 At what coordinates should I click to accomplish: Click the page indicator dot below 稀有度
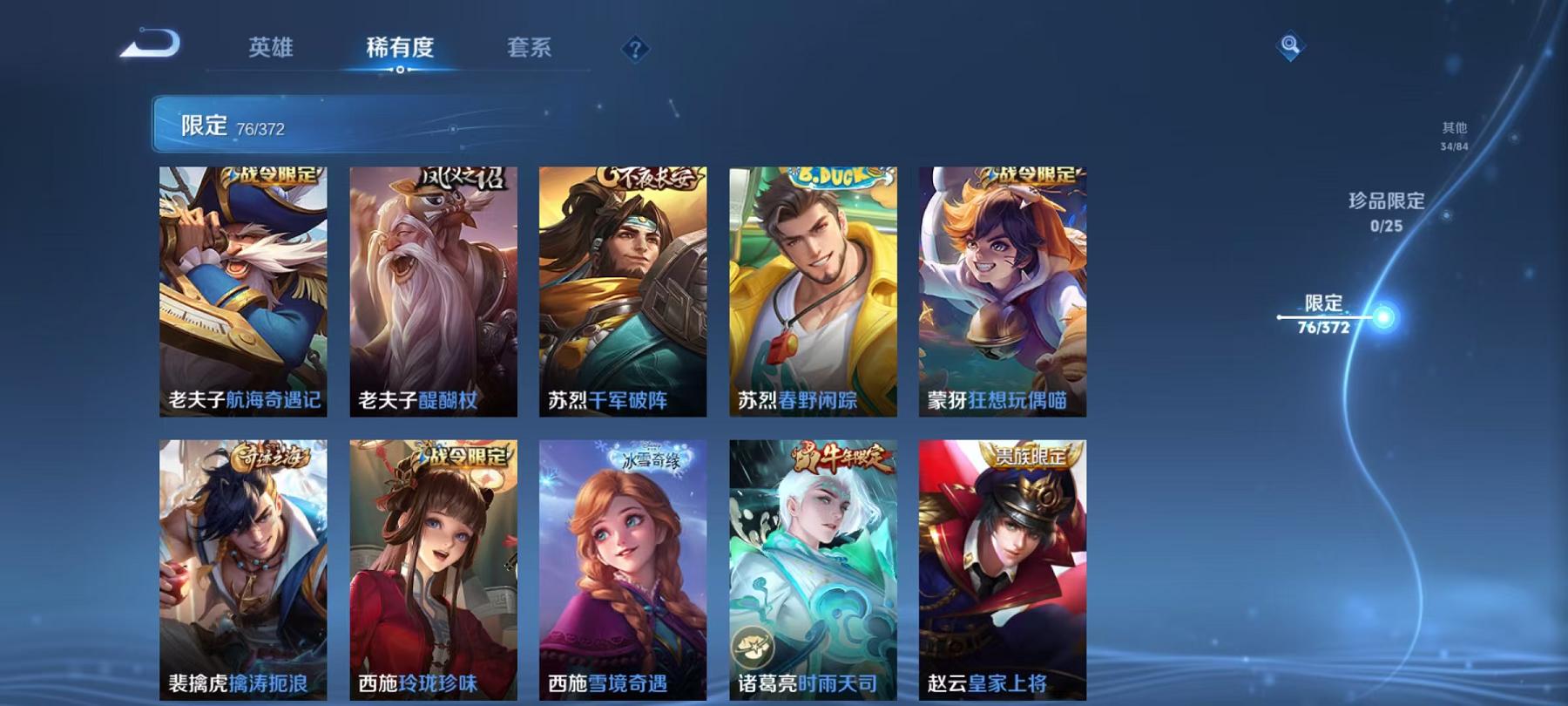click(x=400, y=69)
